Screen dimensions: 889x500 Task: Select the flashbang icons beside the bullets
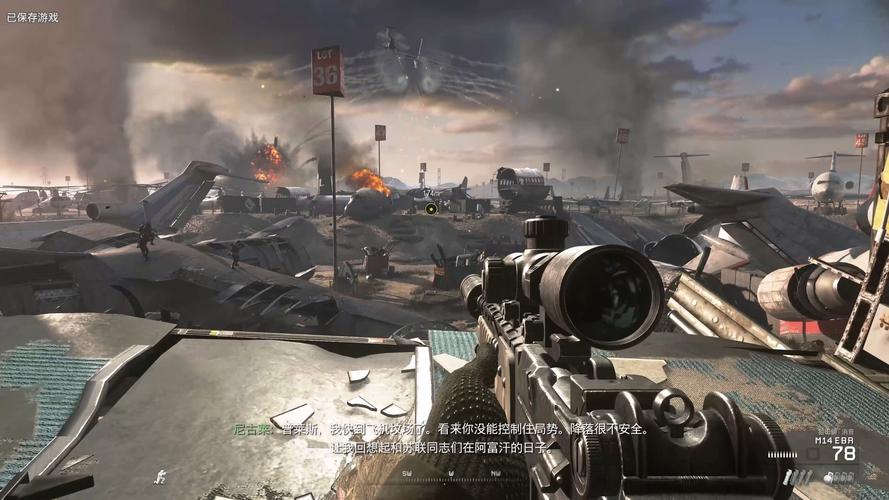(x=796, y=477)
